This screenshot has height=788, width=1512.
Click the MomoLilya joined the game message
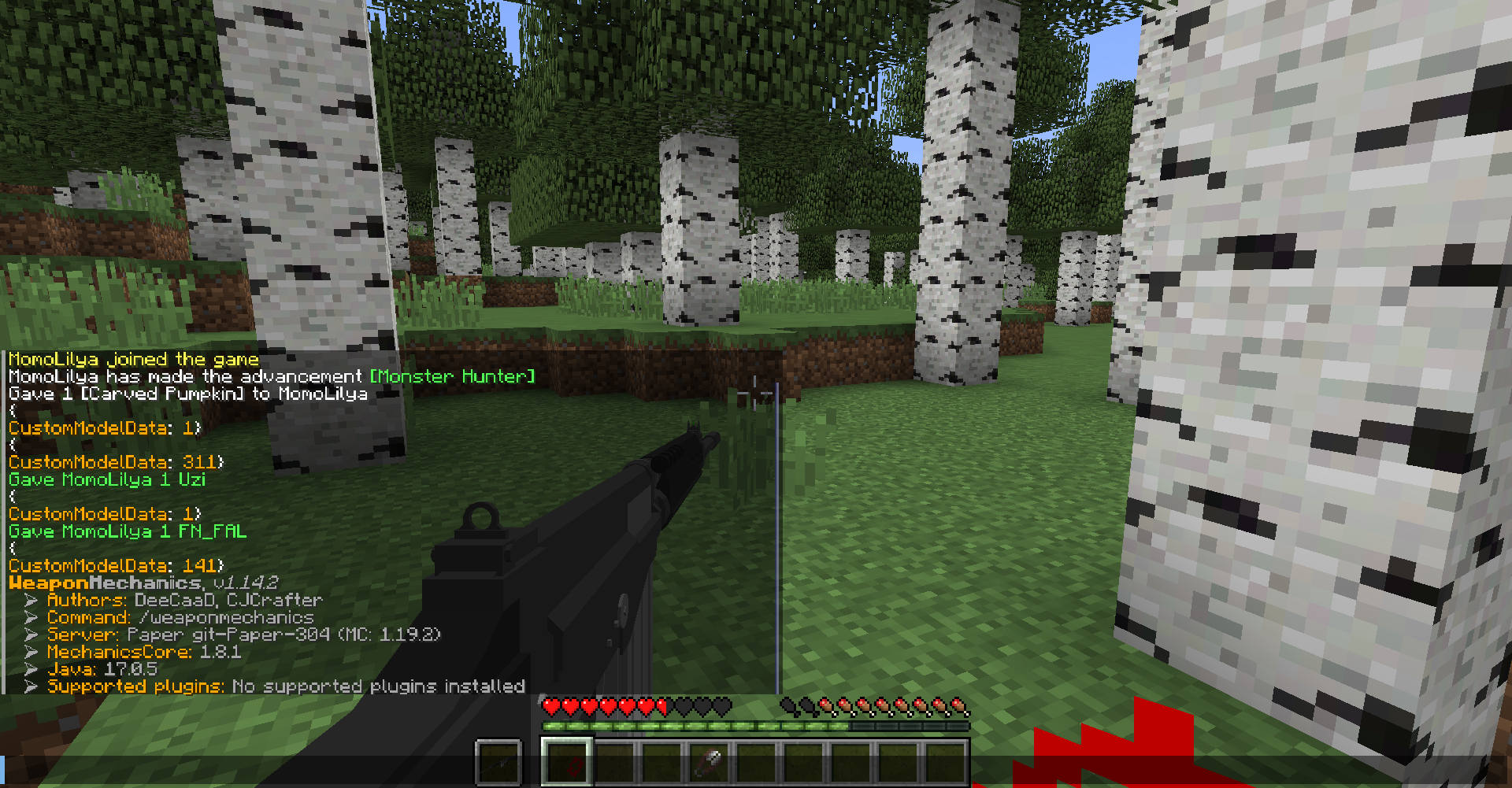click(132, 359)
